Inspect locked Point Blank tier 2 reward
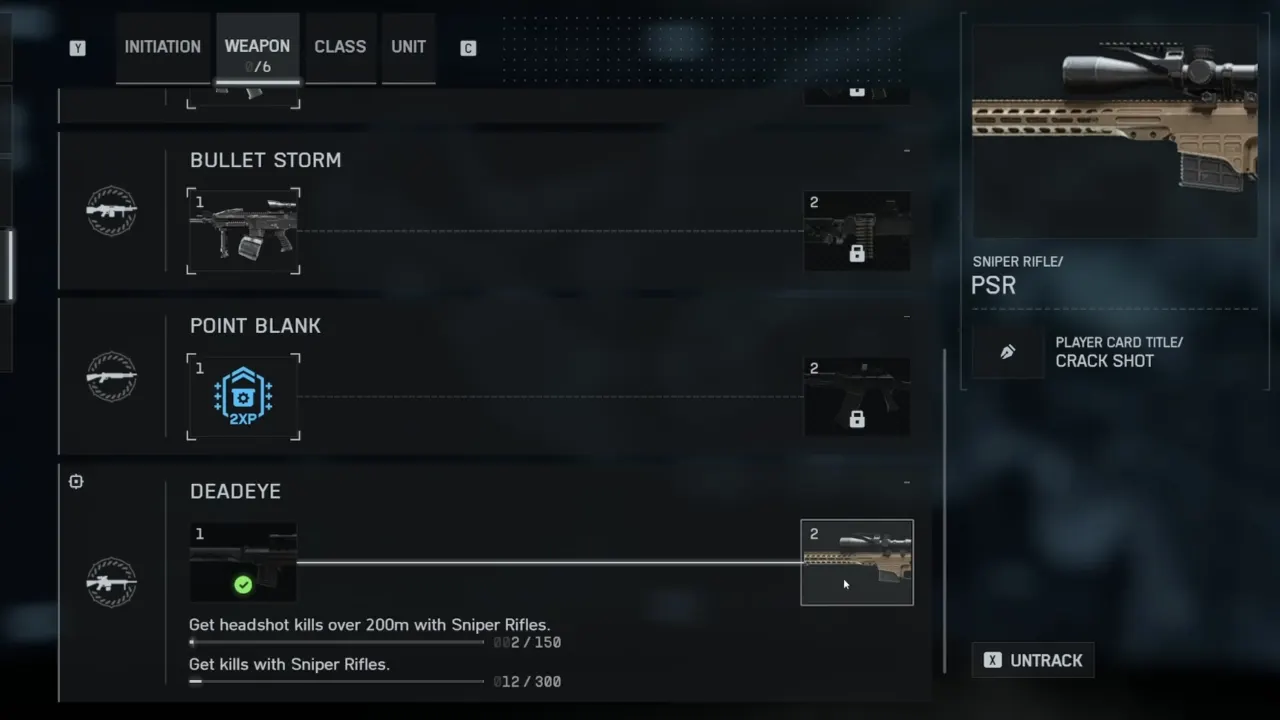1280x720 pixels. (x=857, y=397)
